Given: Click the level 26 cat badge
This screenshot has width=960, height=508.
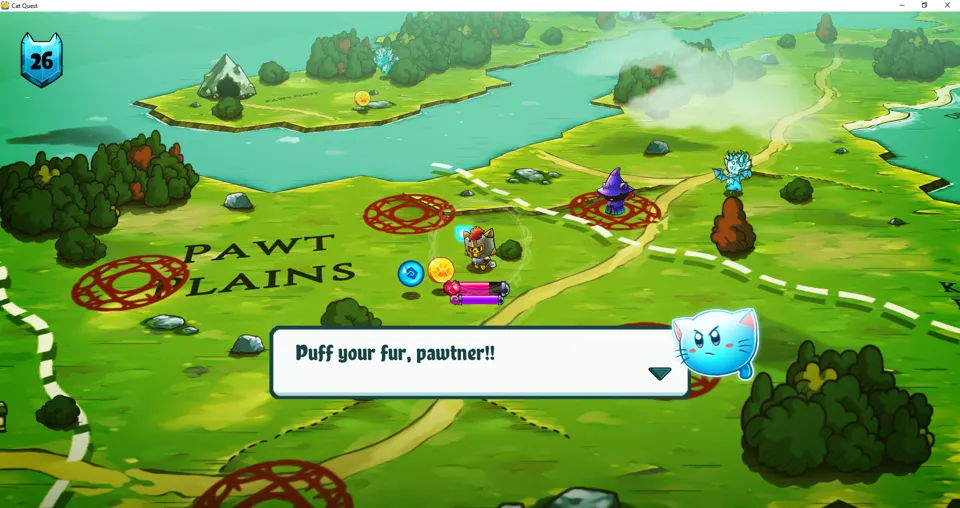Looking at the screenshot, I should coord(41,60).
